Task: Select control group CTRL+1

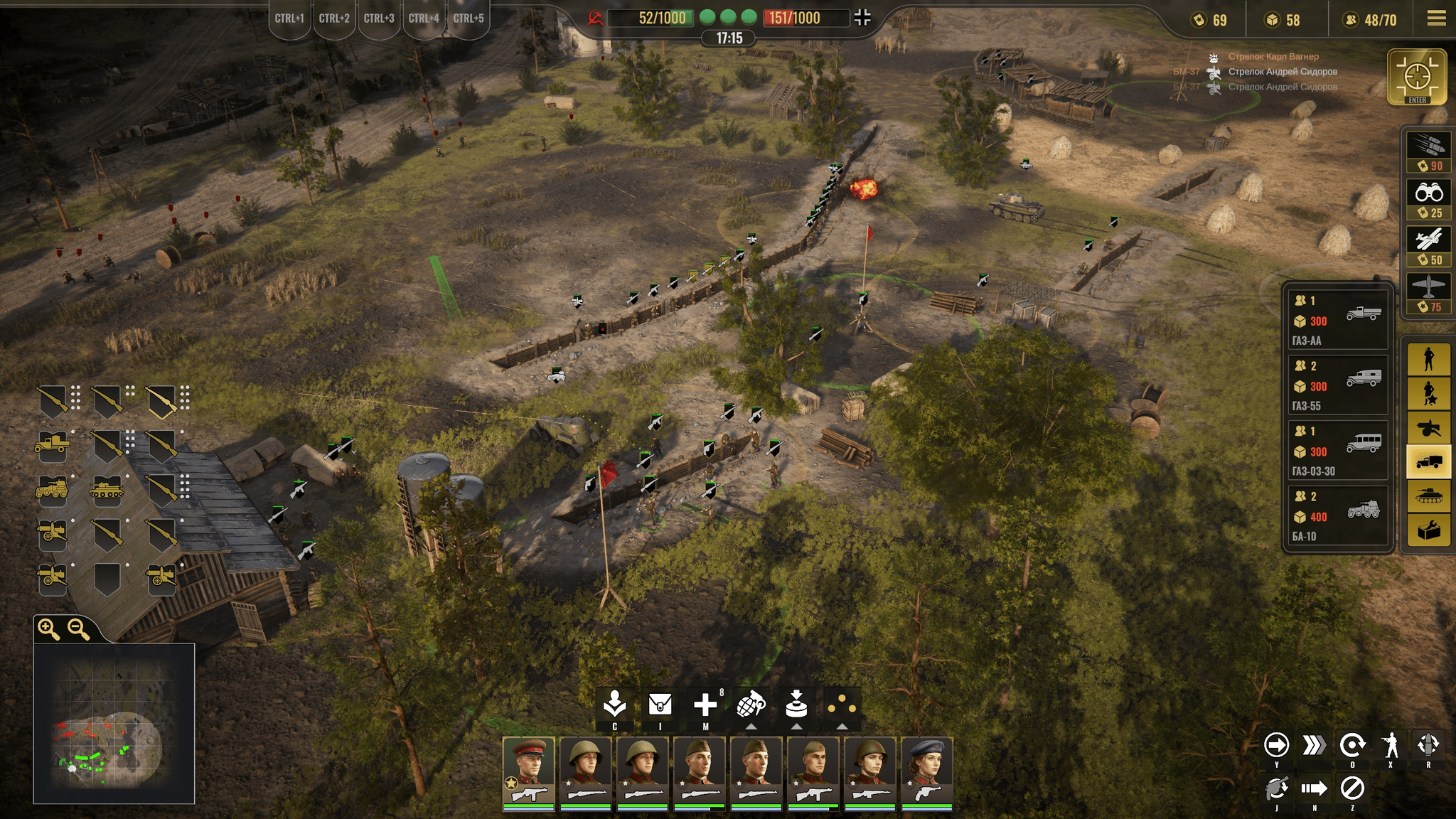Action: [289, 18]
